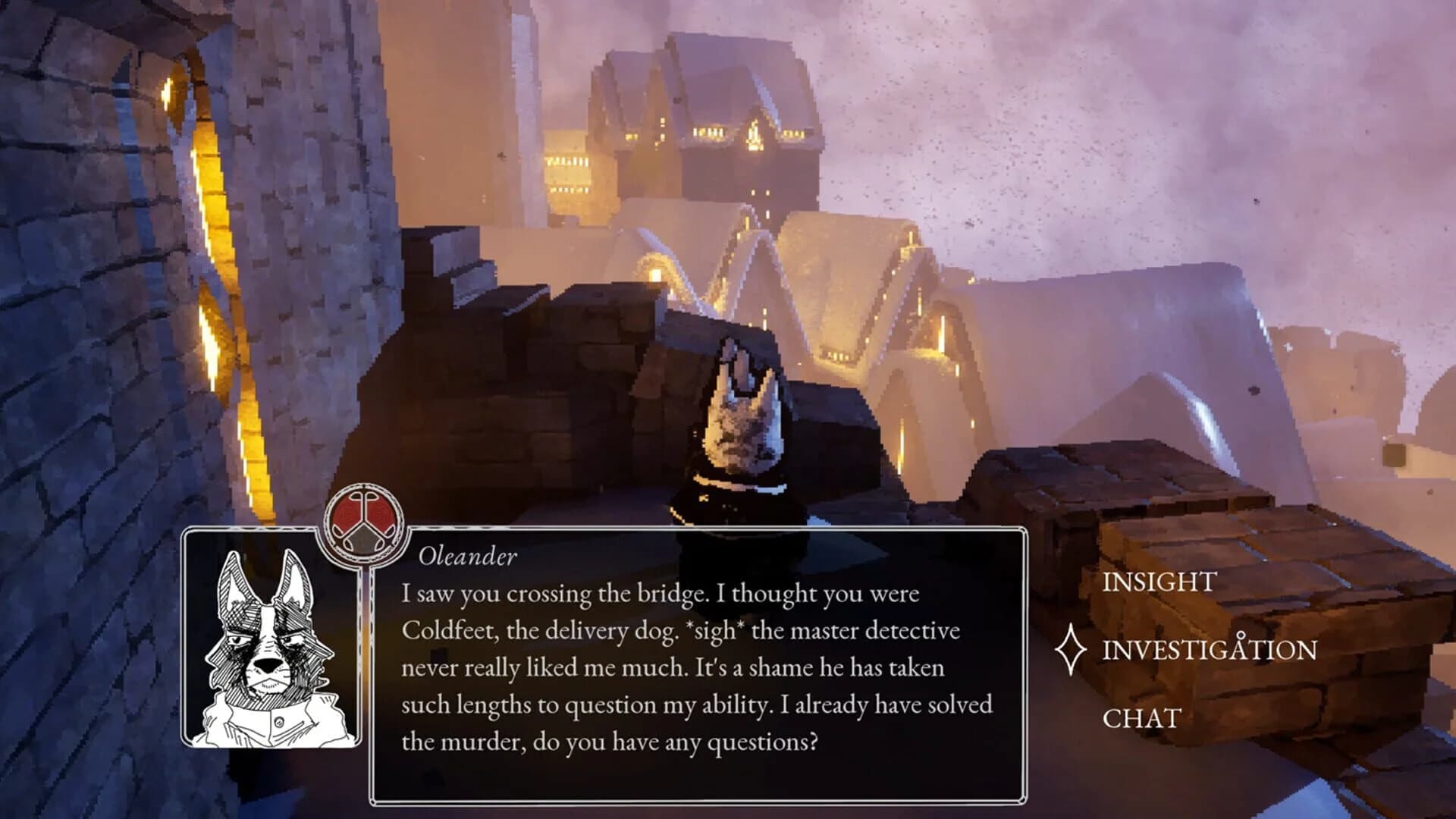This screenshot has width=1456, height=819.
Task: Click the red crest emblem above the dialogue box
Action: [x=364, y=522]
